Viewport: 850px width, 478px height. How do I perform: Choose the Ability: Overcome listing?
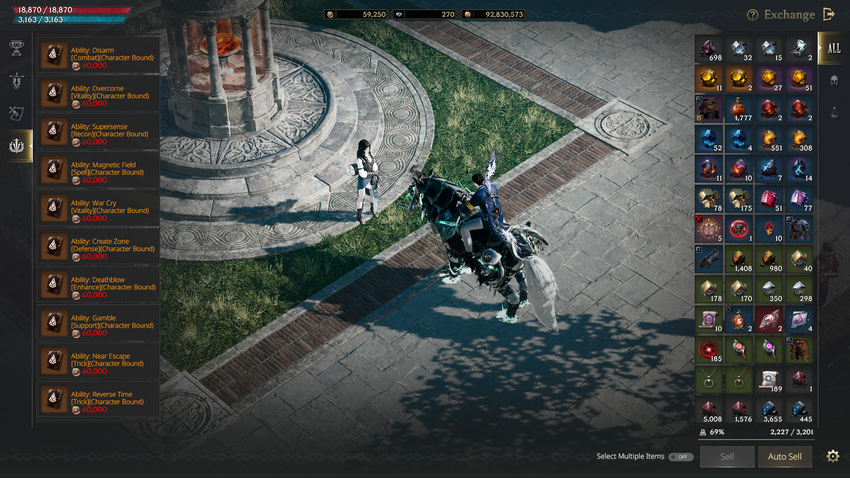[x=98, y=93]
